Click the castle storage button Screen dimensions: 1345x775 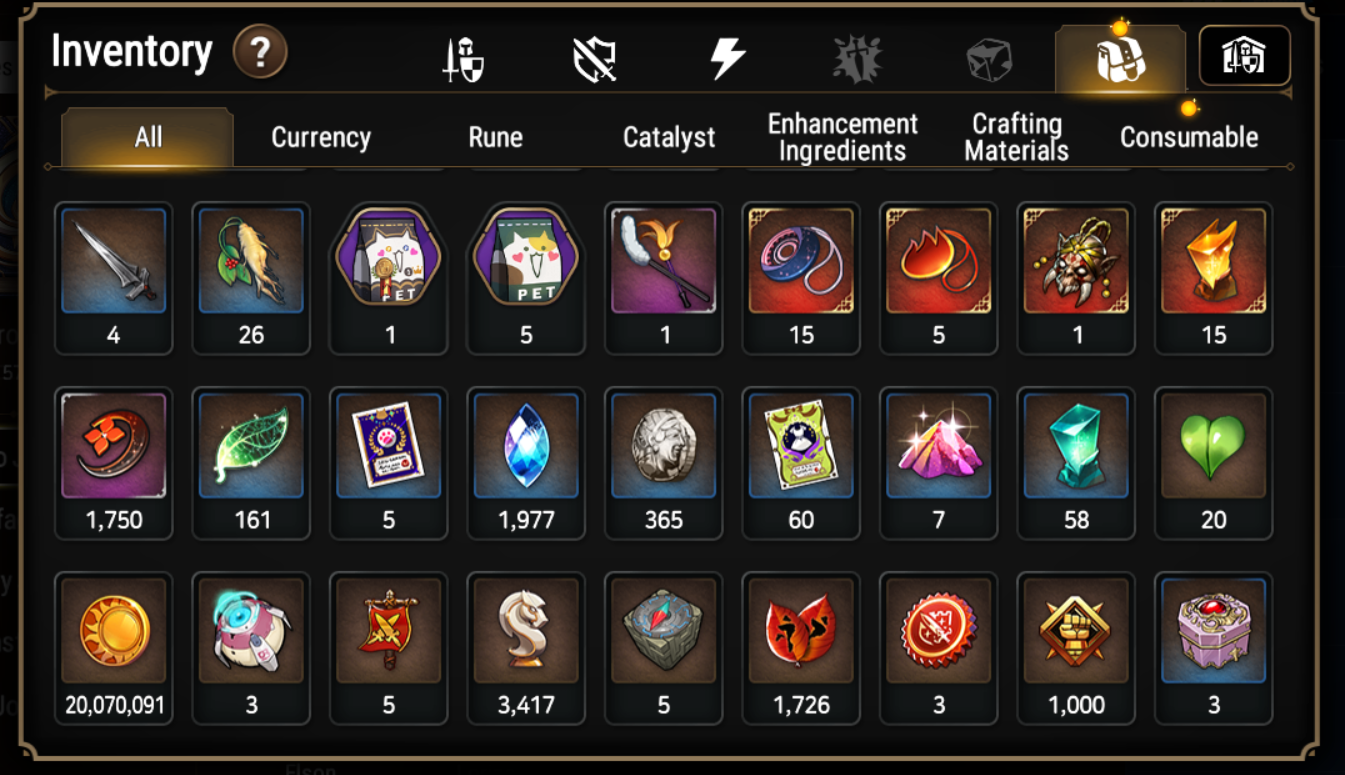pos(1244,57)
